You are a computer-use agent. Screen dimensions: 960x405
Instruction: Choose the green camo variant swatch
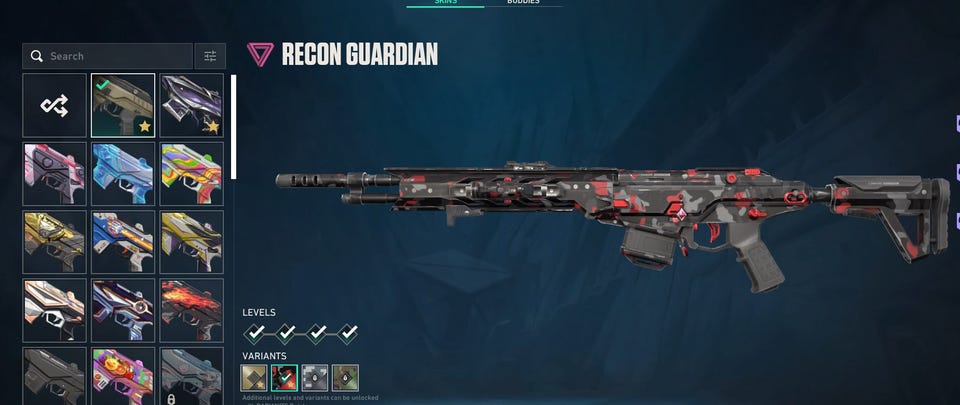pyautogui.click(x=345, y=377)
